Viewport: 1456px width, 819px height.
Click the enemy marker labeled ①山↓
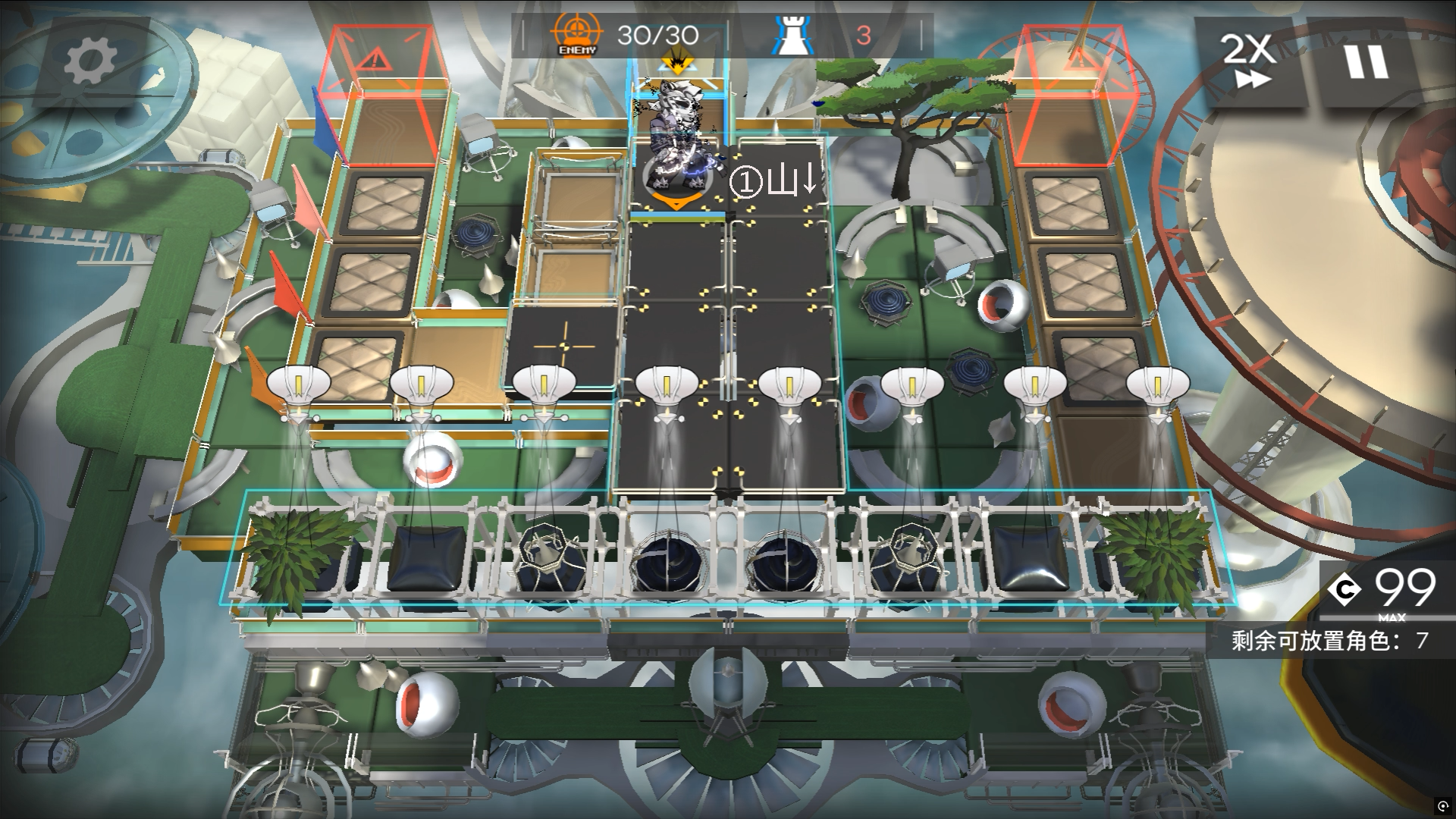click(x=772, y=182)
